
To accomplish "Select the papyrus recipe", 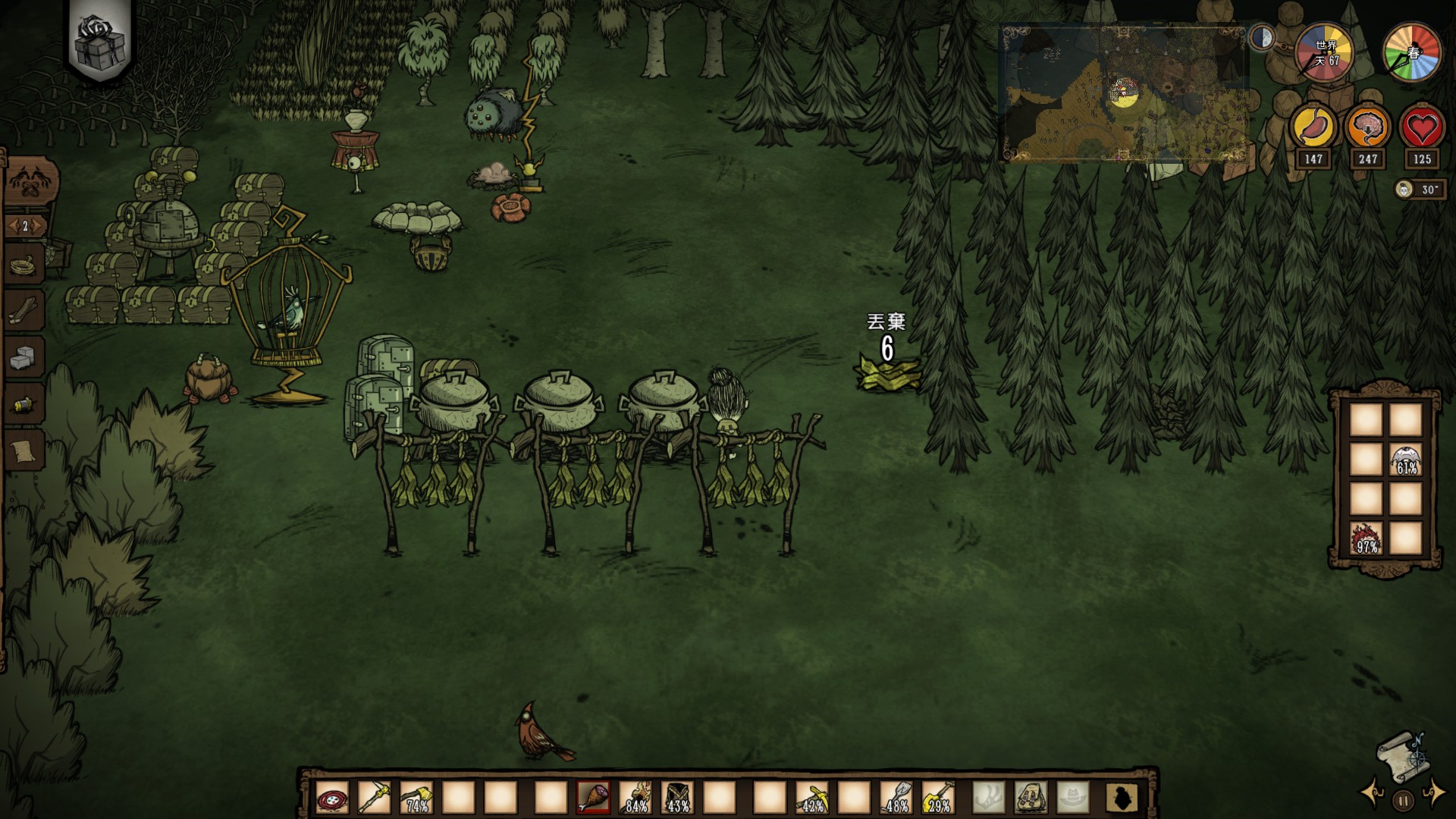I will coord(25,452).
